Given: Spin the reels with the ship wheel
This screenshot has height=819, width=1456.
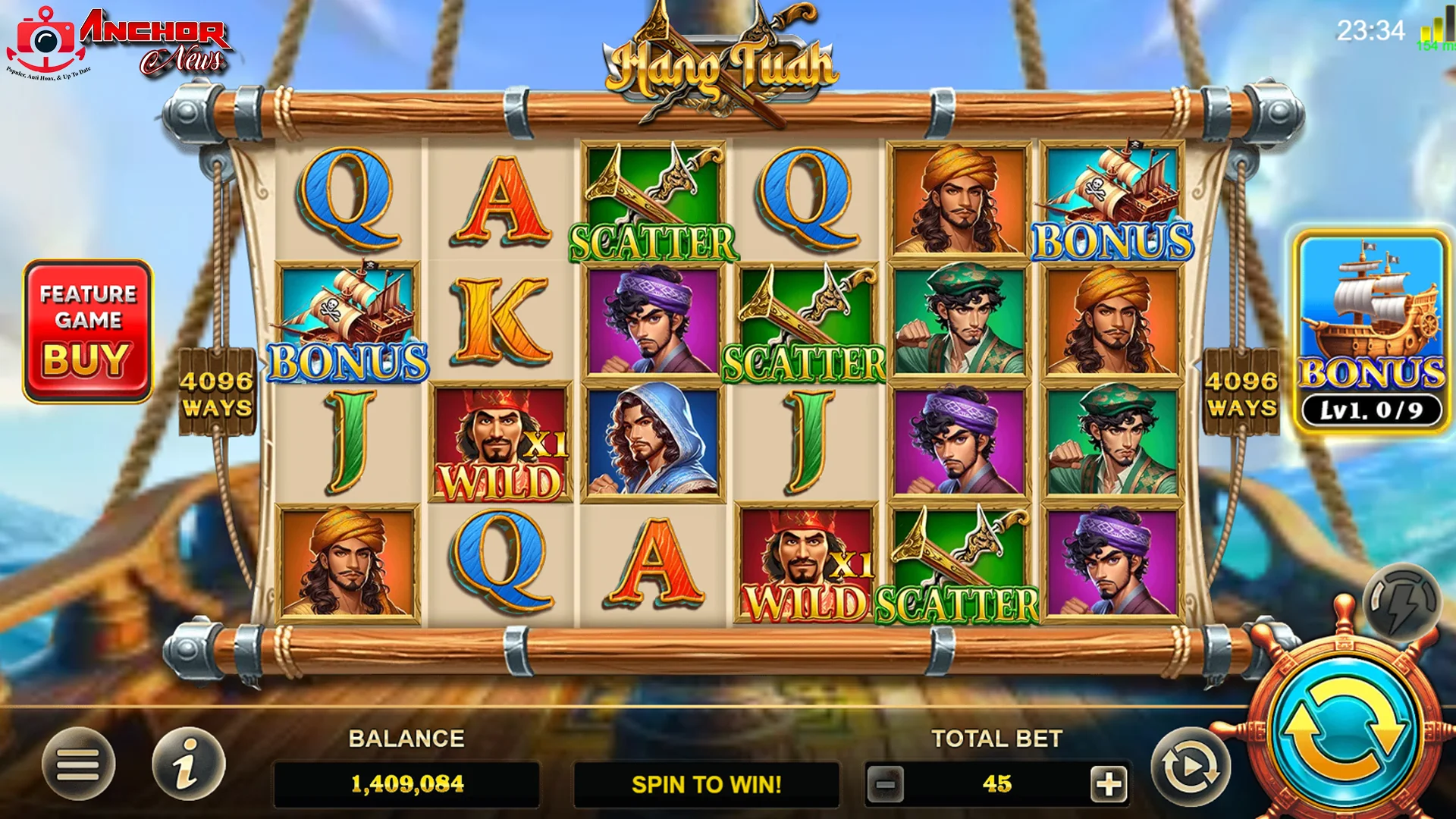Looking at the screenshot, I should click(x=1345, y=729).
